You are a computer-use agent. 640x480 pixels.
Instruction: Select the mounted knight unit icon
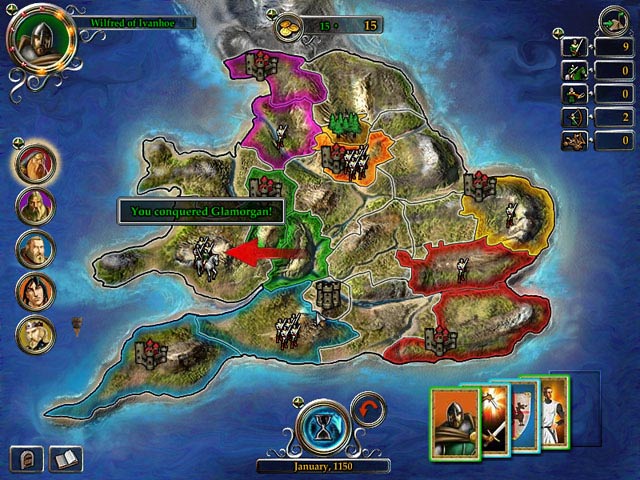point(575,70)
